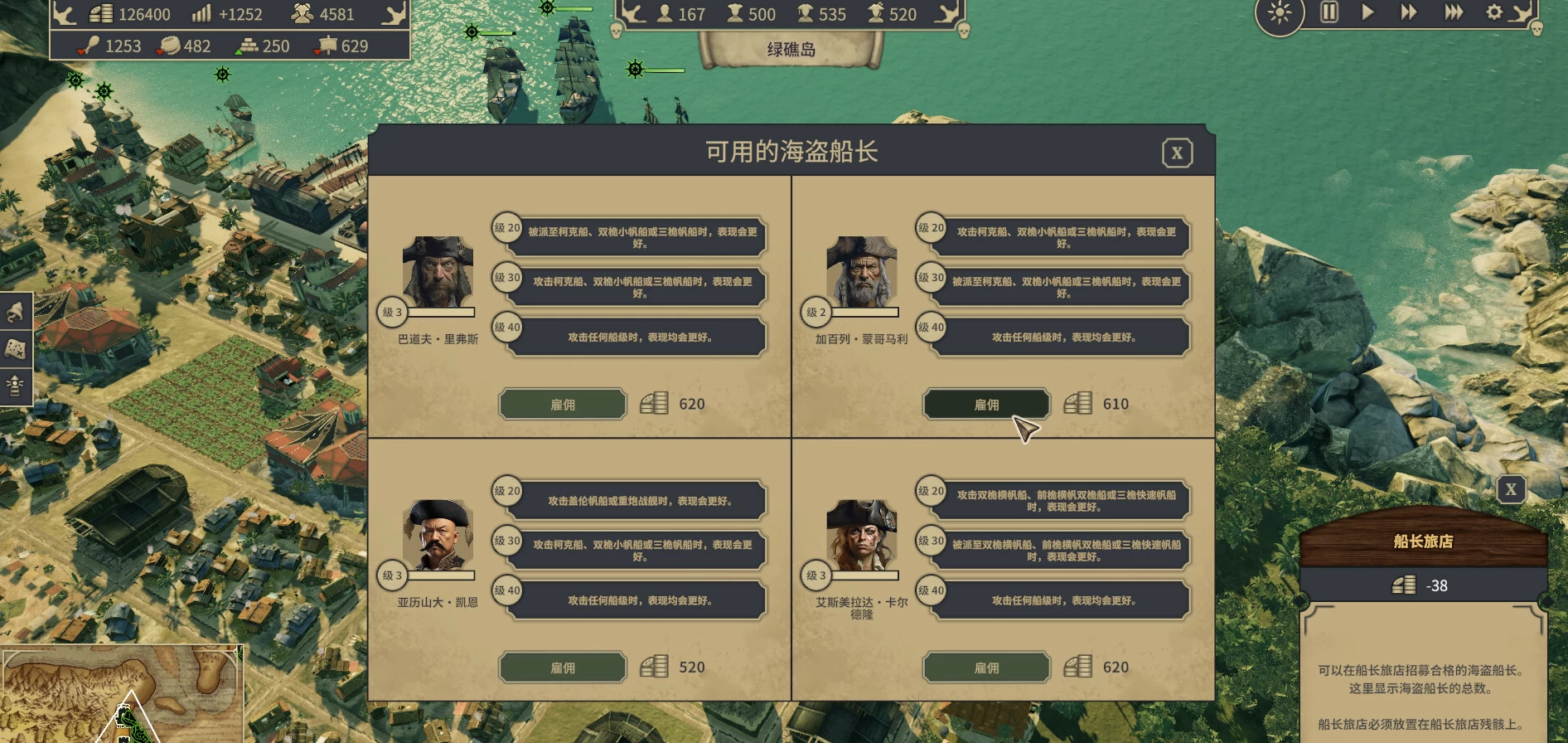Open settings with the gear icon
The image size is (1568, 743).
coord(1494,12)
